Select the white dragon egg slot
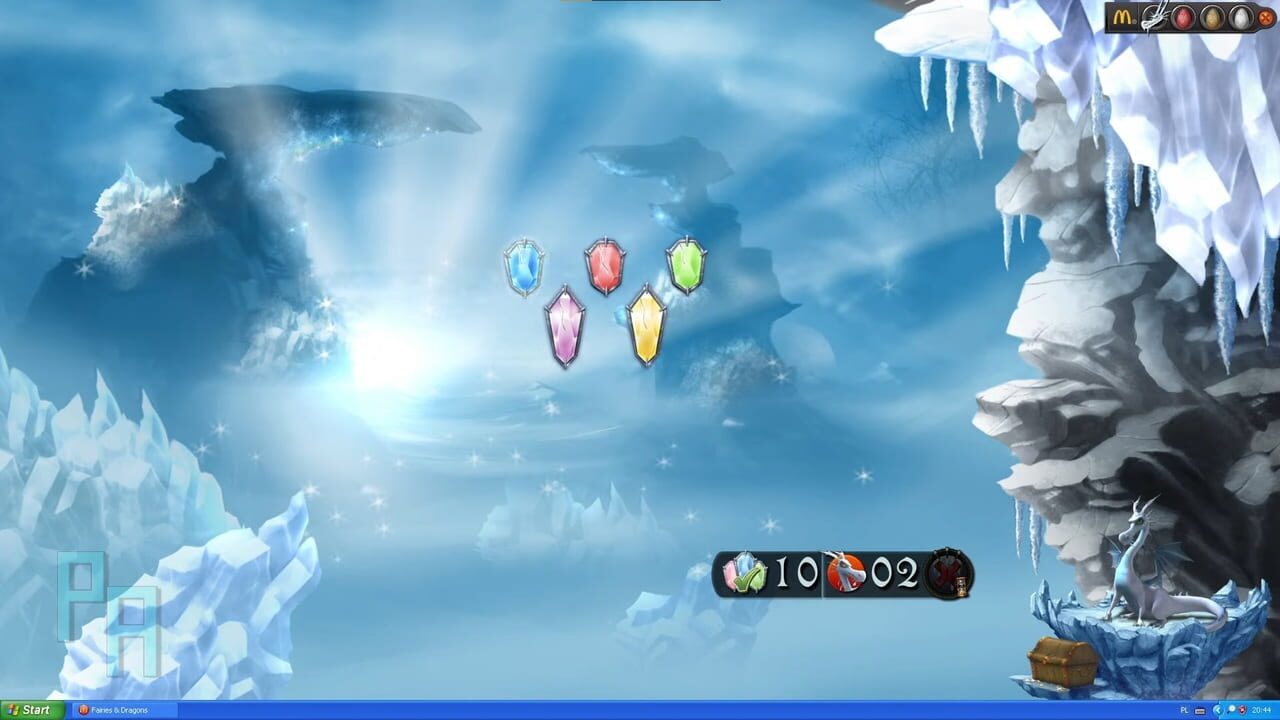Screen dimensions: 1280x720 click(1240, 15)
